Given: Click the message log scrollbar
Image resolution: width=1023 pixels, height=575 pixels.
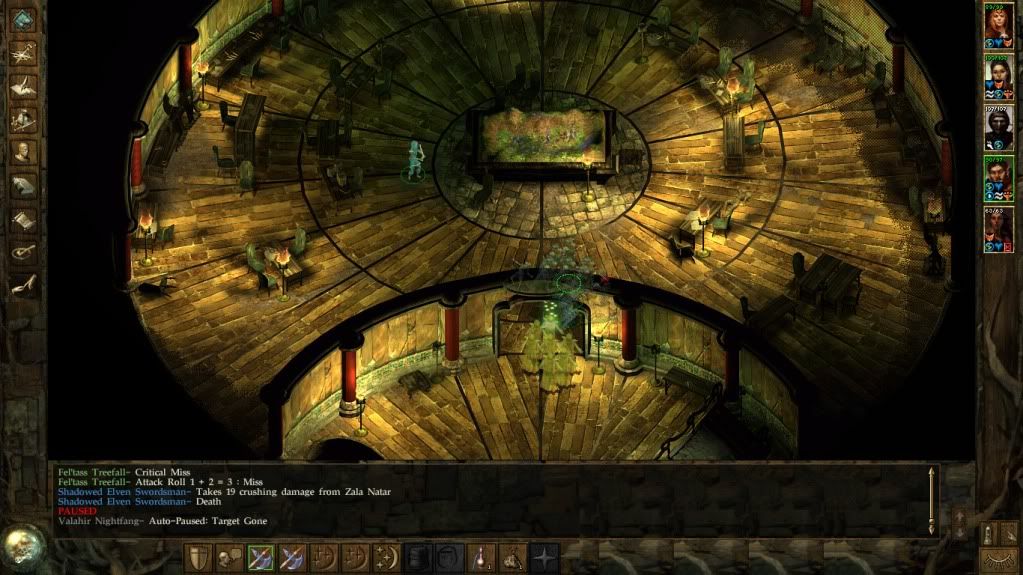Looking at the screenshot, I should (934, 500).
